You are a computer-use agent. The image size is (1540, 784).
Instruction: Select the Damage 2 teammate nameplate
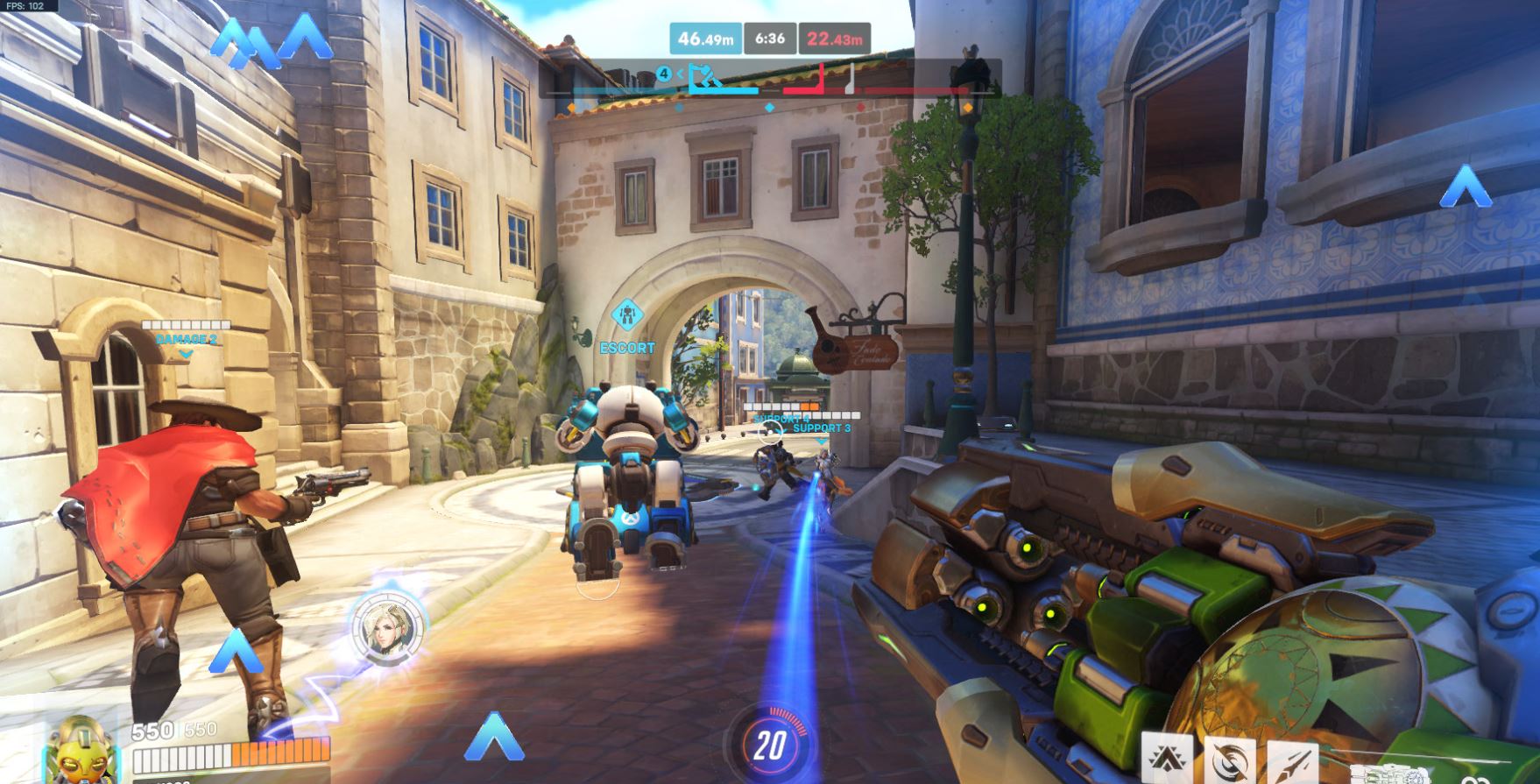point(186,339)
